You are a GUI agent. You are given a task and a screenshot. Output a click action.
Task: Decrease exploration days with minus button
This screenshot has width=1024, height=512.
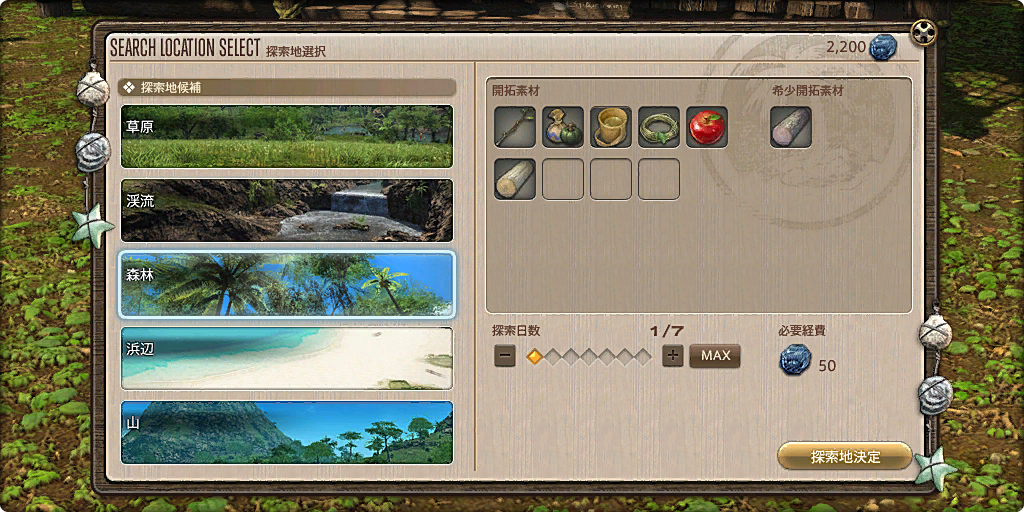pyautogui.click(x=505, y=356)
